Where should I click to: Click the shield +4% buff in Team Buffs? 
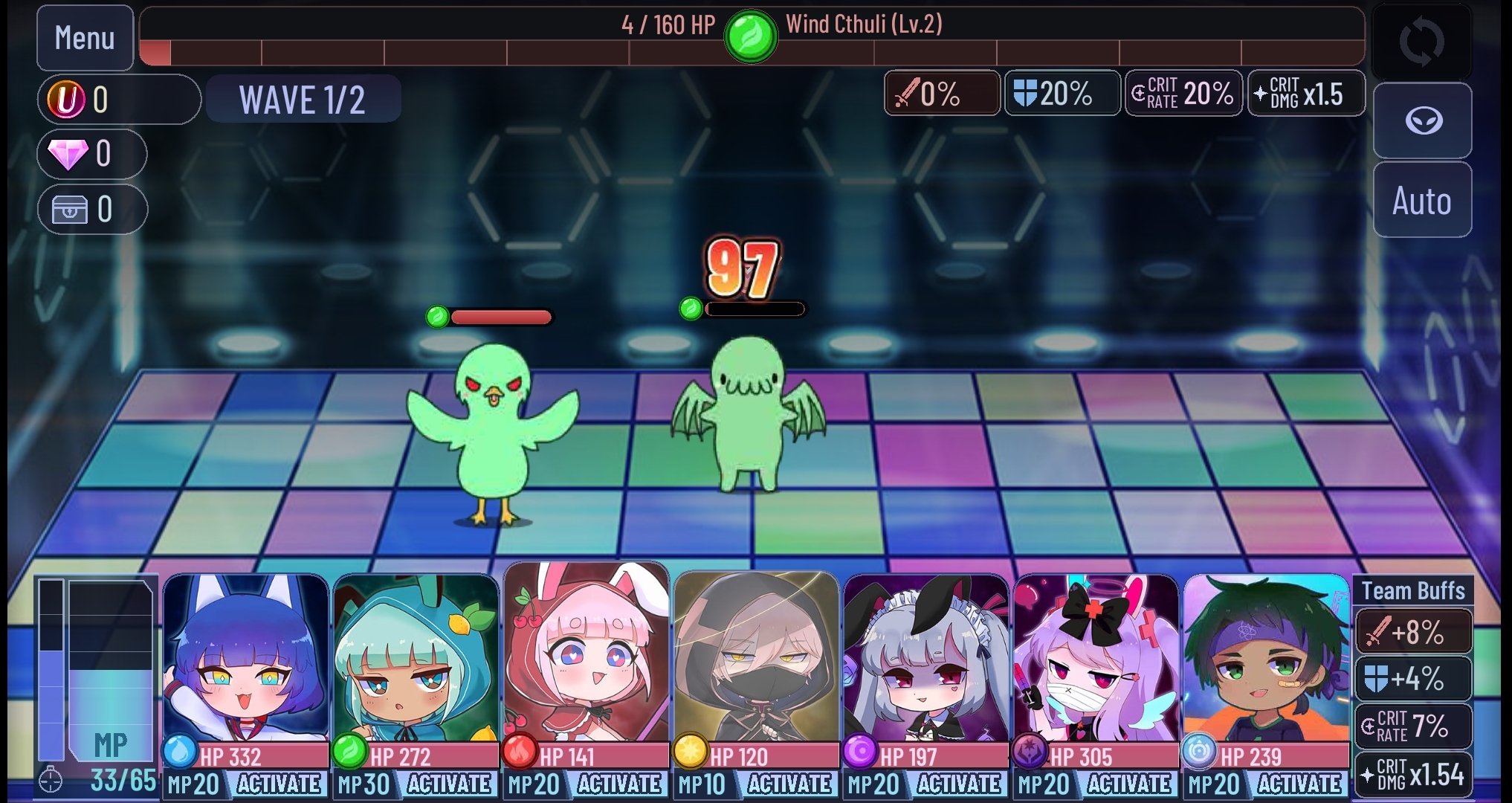click(x=1414, y=679)
